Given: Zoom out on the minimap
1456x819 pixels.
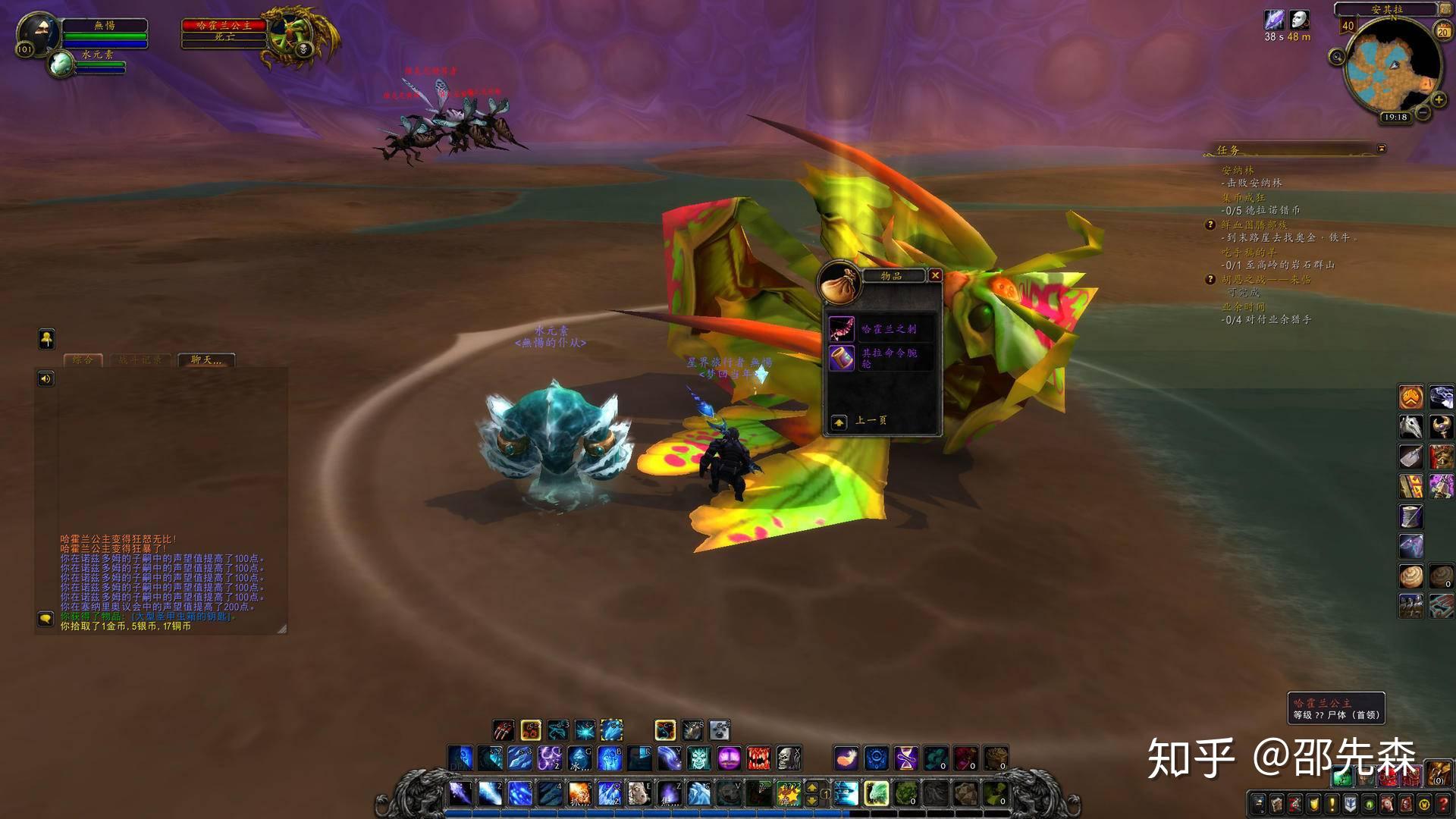Looking at the screenshot, I should [1423, 113].
